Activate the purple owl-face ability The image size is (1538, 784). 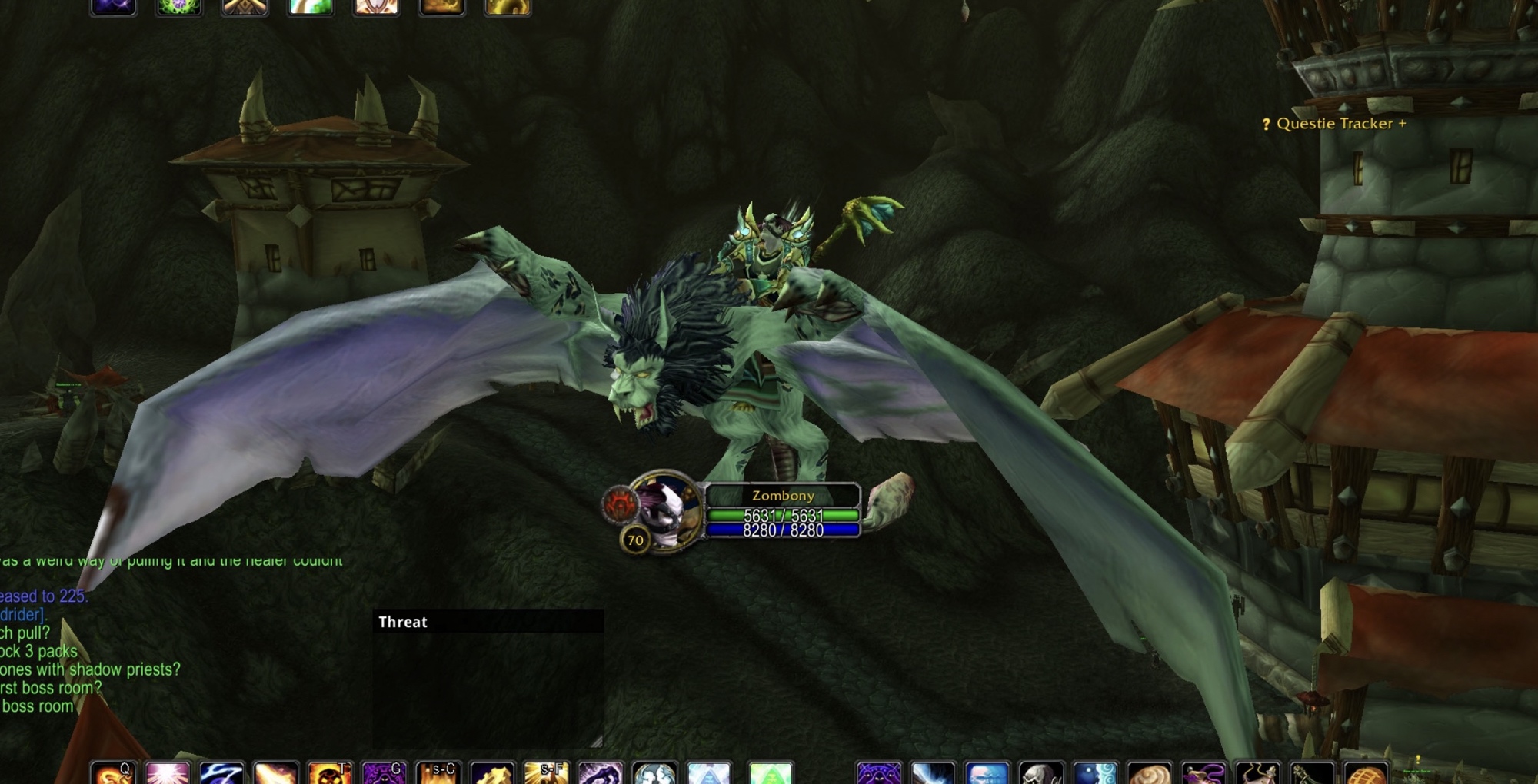878,773
